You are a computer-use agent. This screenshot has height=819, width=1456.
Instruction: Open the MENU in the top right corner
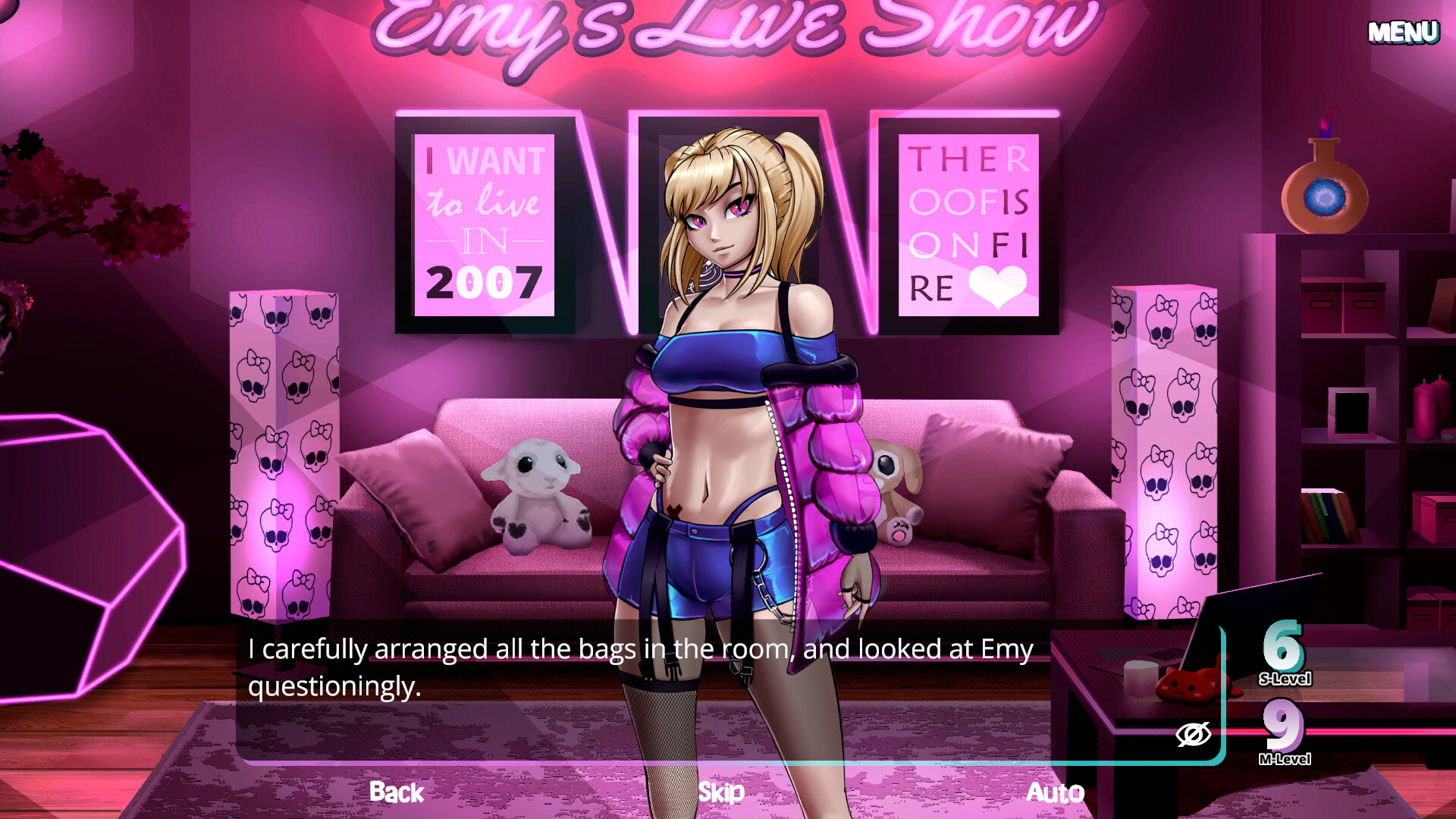click(1404, 32)
